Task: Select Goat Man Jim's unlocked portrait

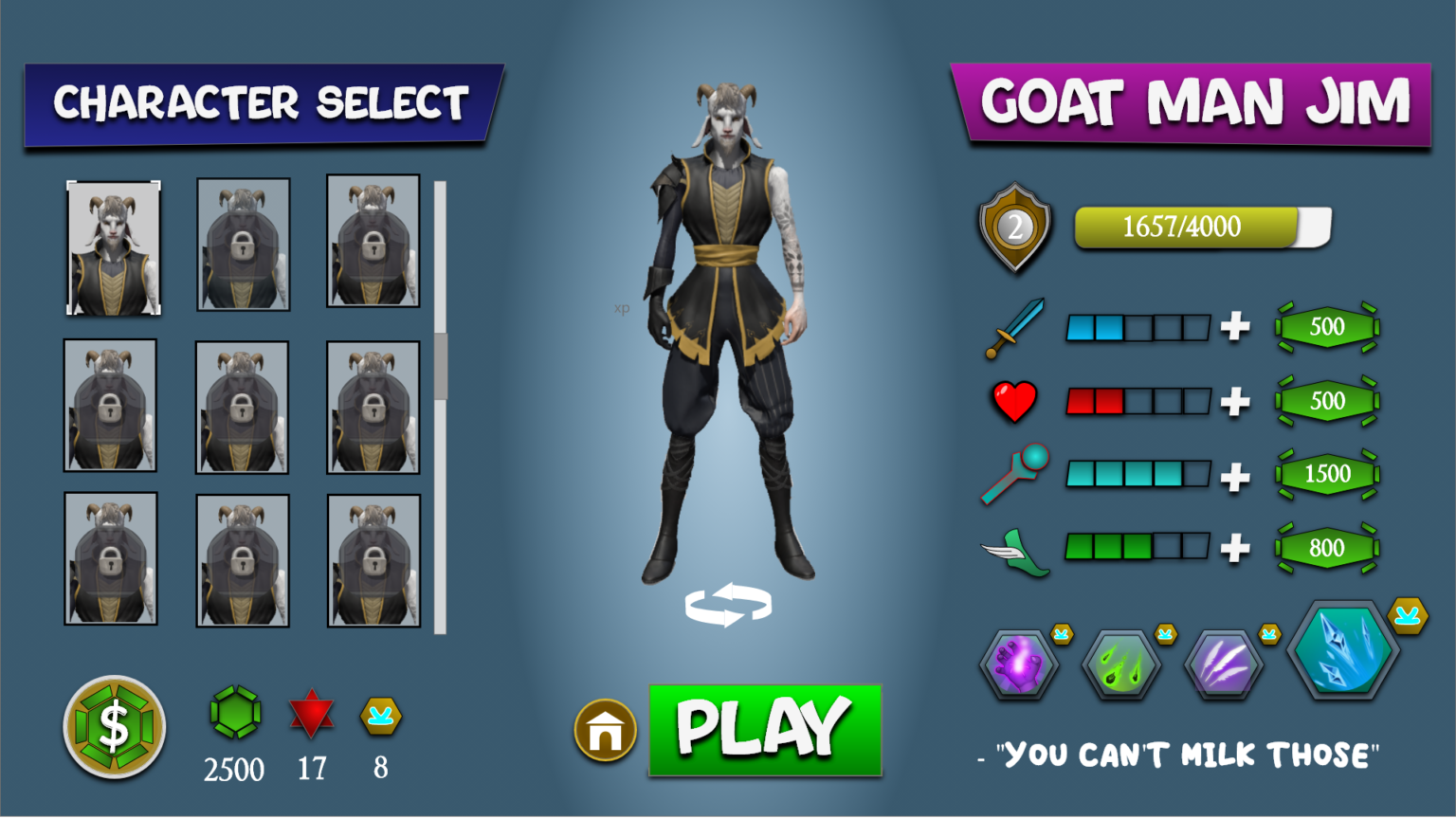Action: coord(113,246)
